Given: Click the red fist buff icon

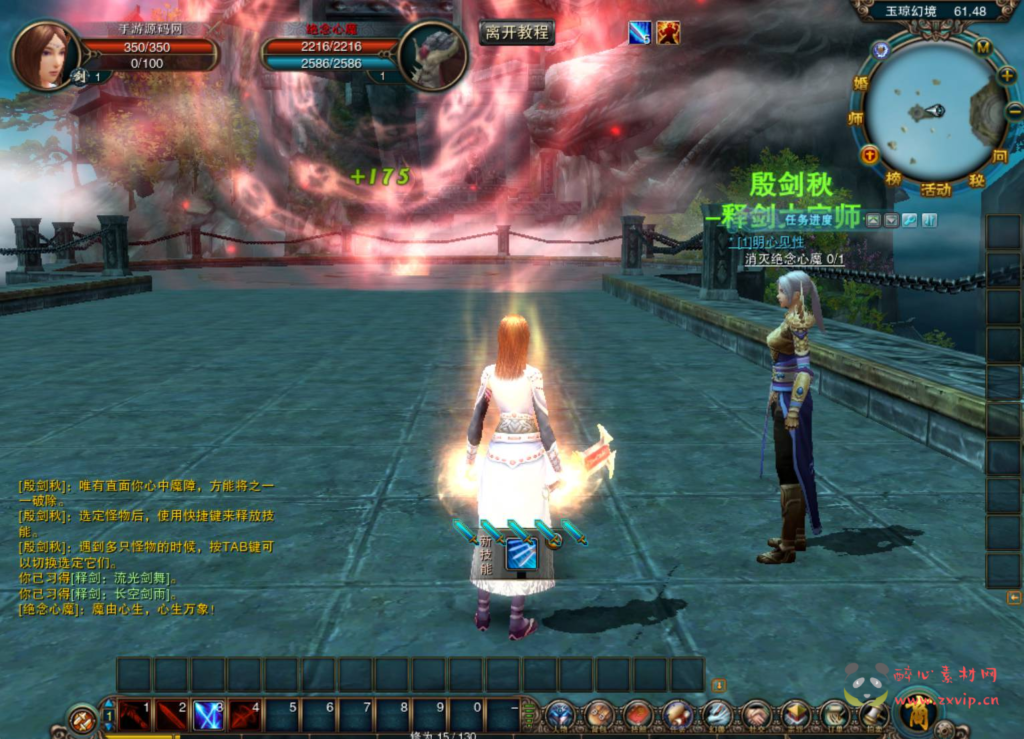Looking at the screenshot, I should coord(668,33).
